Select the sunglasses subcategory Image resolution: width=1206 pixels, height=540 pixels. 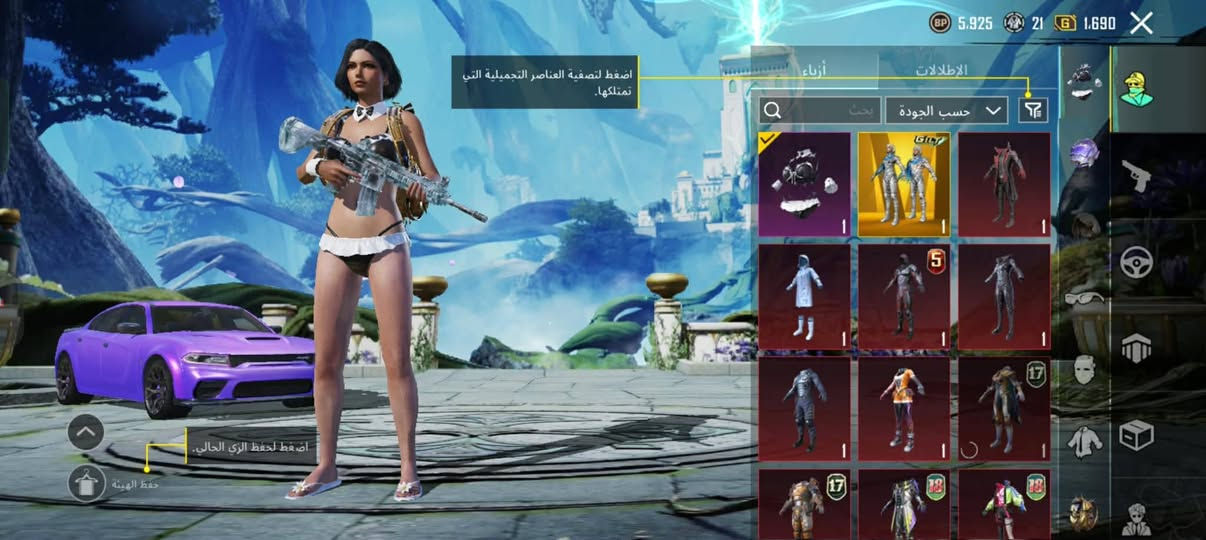(x=1084, y=298)
